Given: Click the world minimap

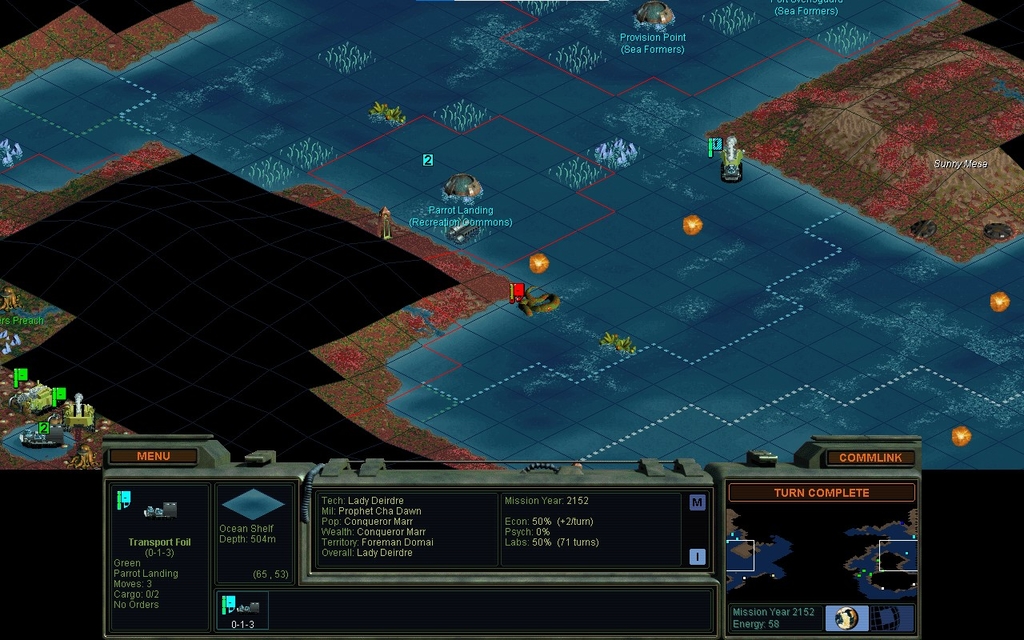Looking at the screenshot, I should click(x=820, y=553).
